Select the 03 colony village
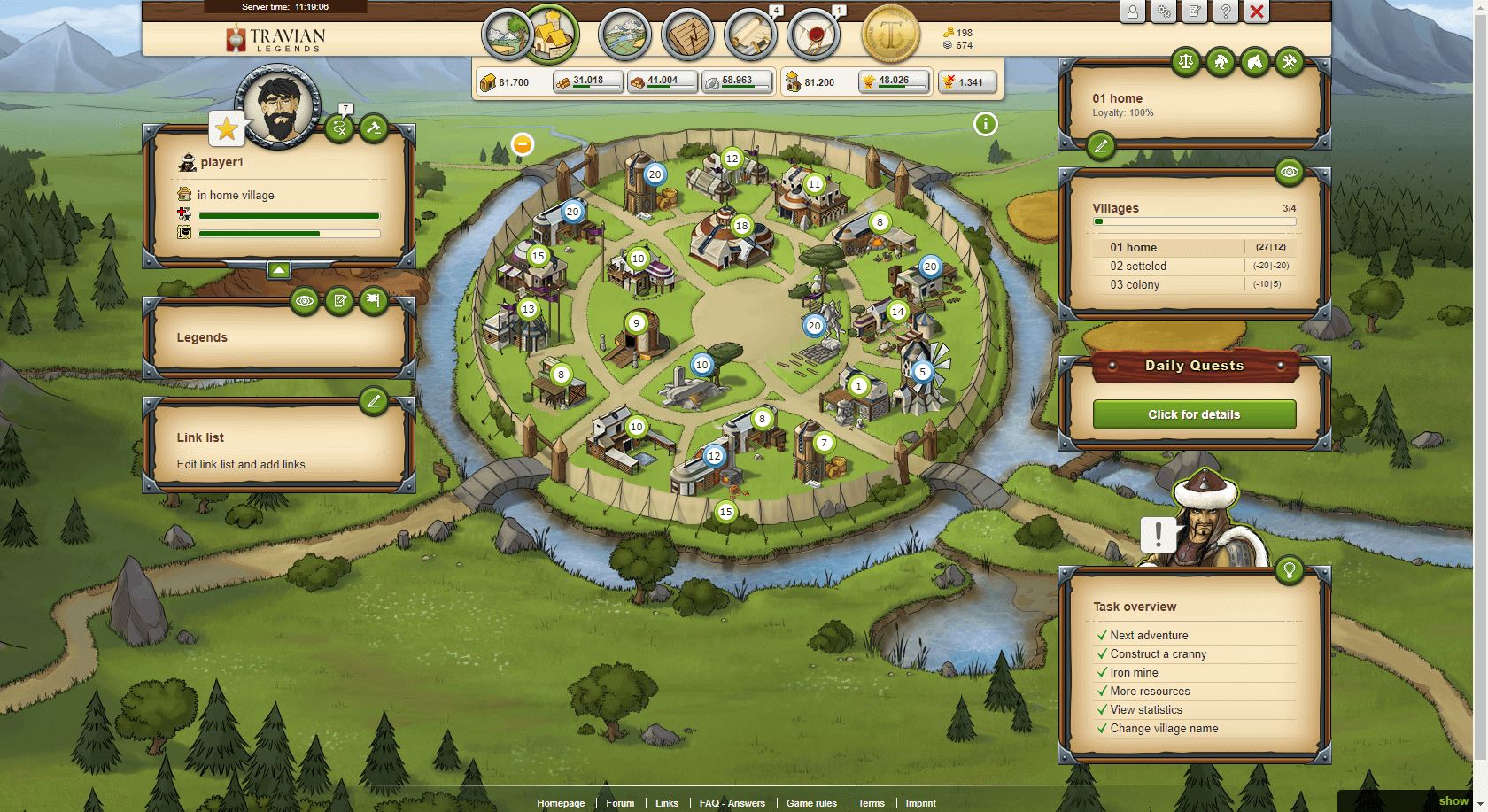Screen dimensions: 1488x812 pos(1134,285)
